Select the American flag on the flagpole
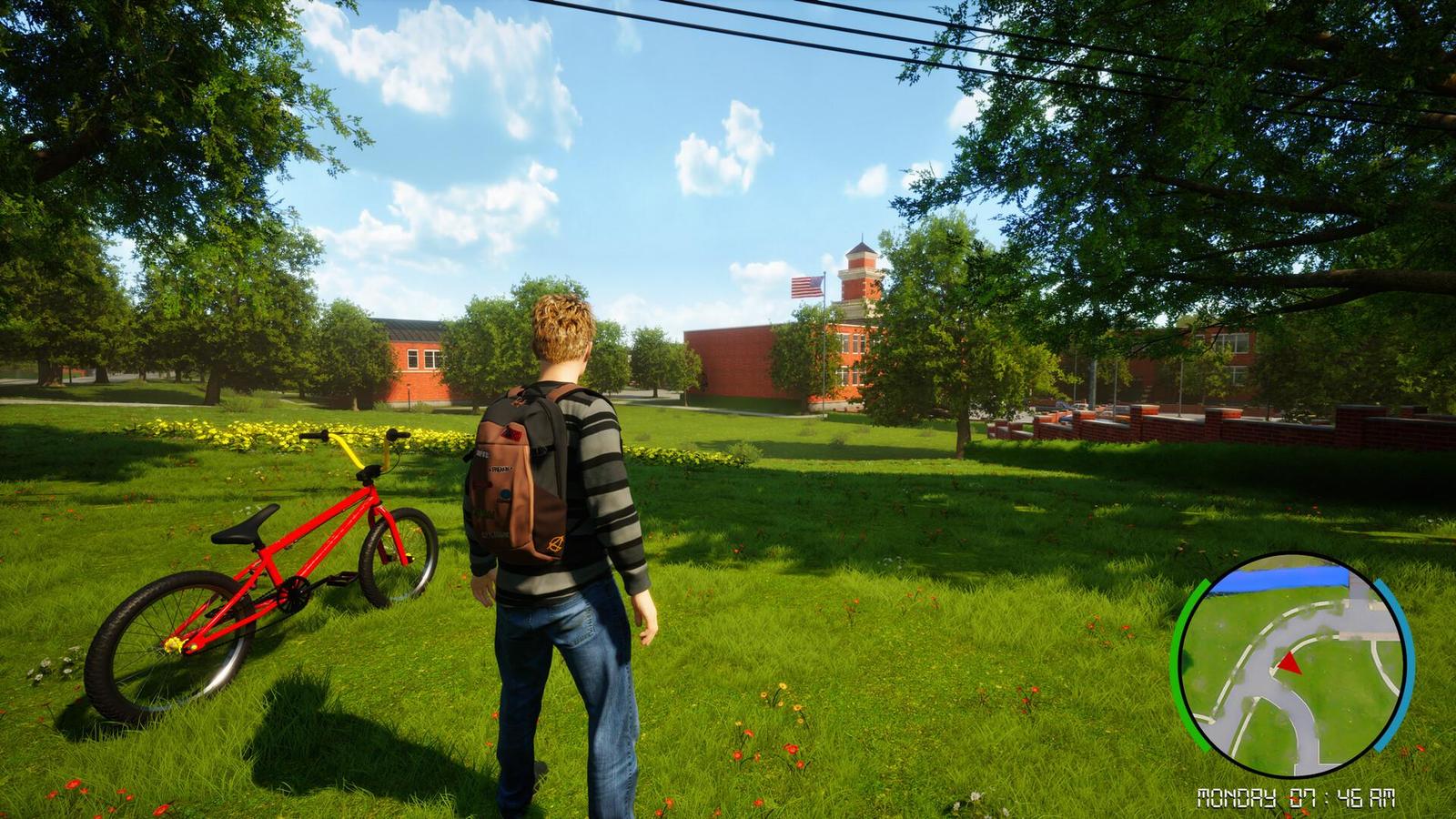The image size is (1456, 819). [x=804, y=287]
